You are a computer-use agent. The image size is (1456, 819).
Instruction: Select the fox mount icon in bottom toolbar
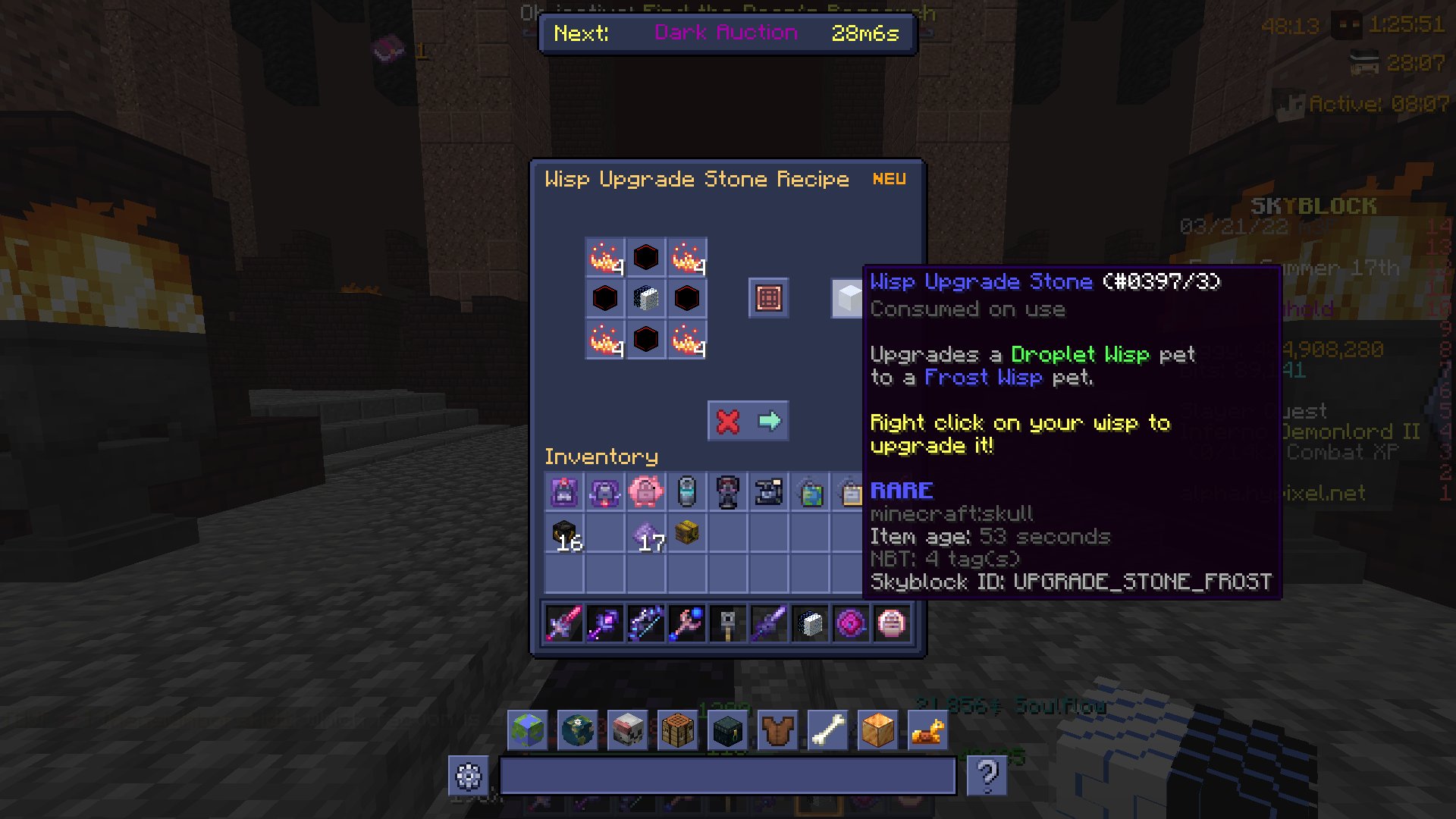coord(928,730)
